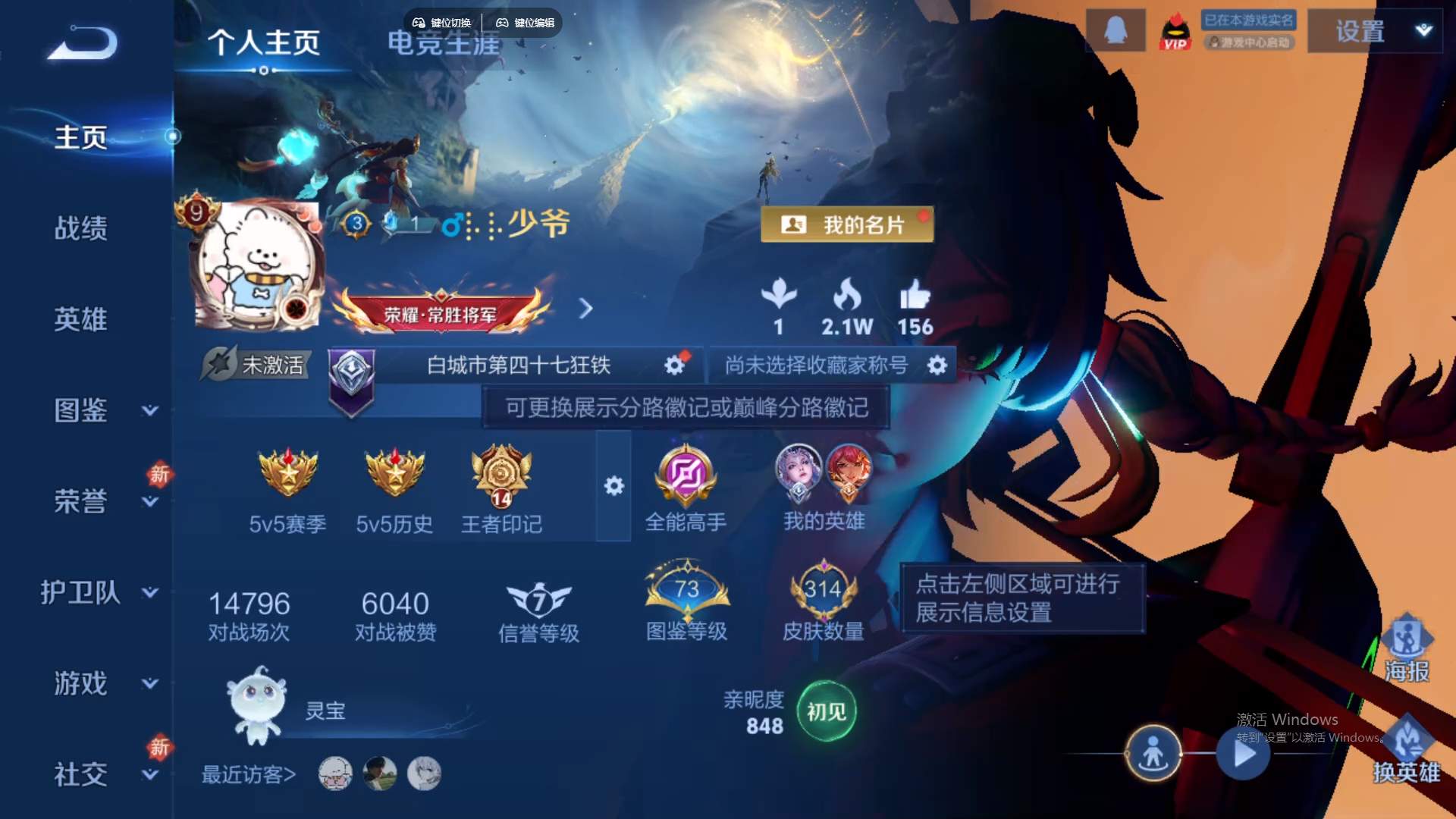Check the 信誉等级 level 7 icon
The width and height of the screenshot is (1456, 819).
pos(540,599)
